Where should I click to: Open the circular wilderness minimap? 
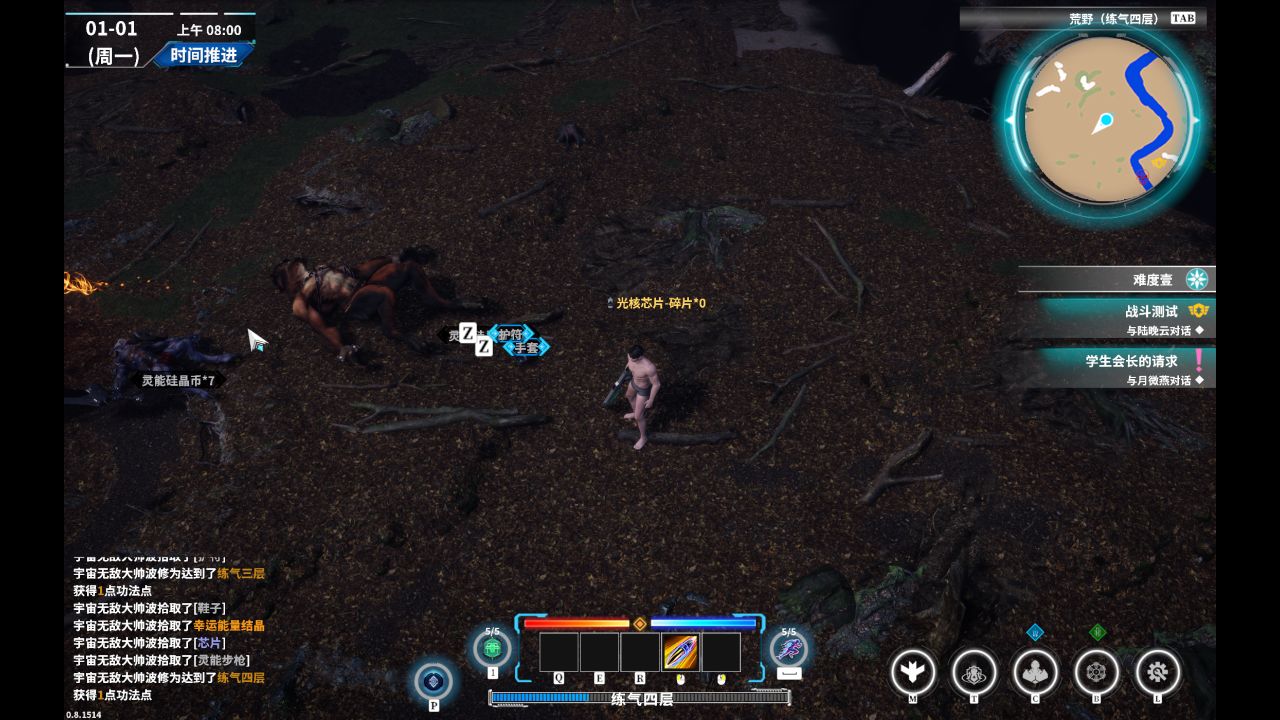pyautogui.click(x=1102, y=121)
